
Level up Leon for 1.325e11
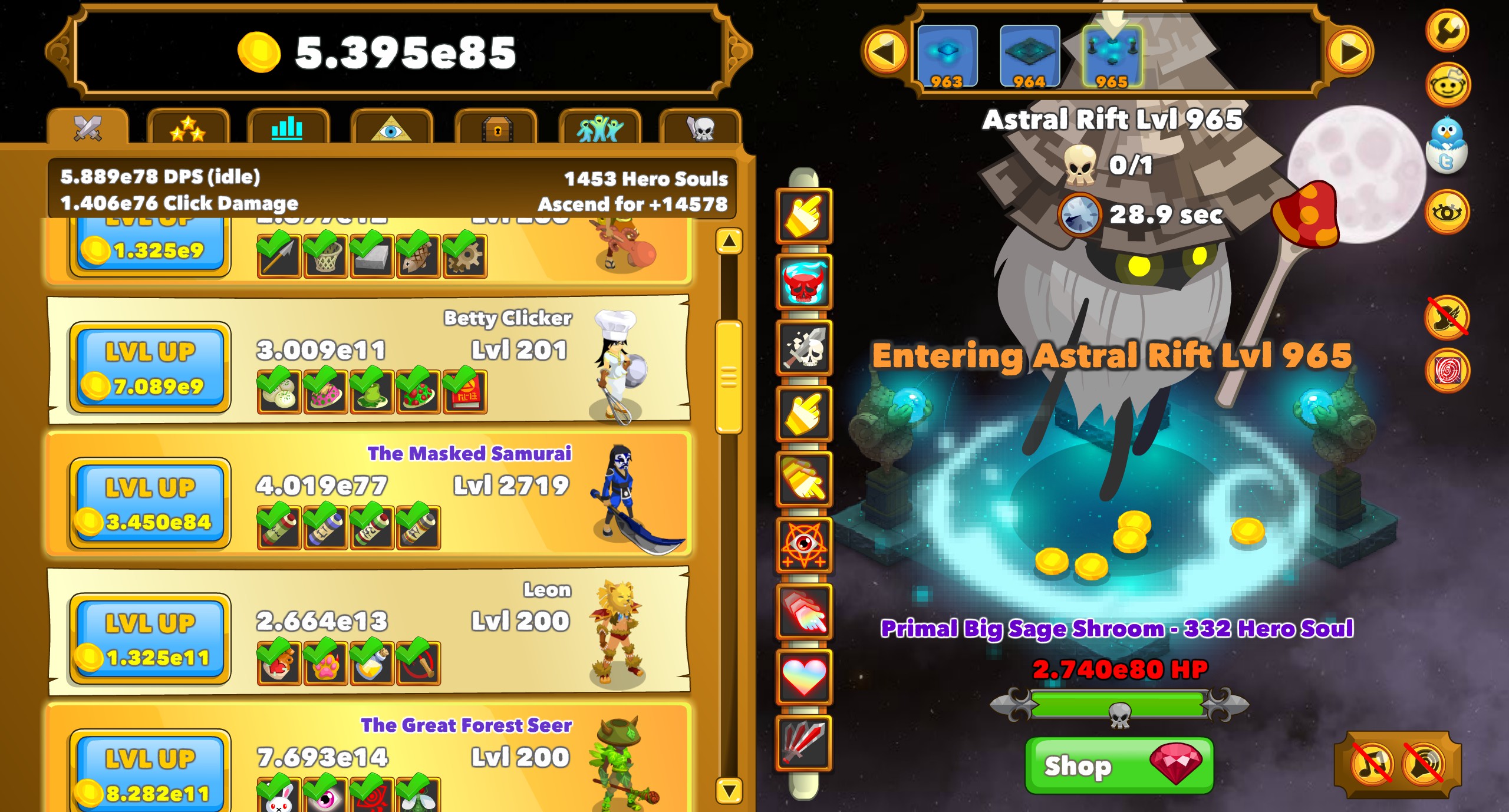pos(150,639)
